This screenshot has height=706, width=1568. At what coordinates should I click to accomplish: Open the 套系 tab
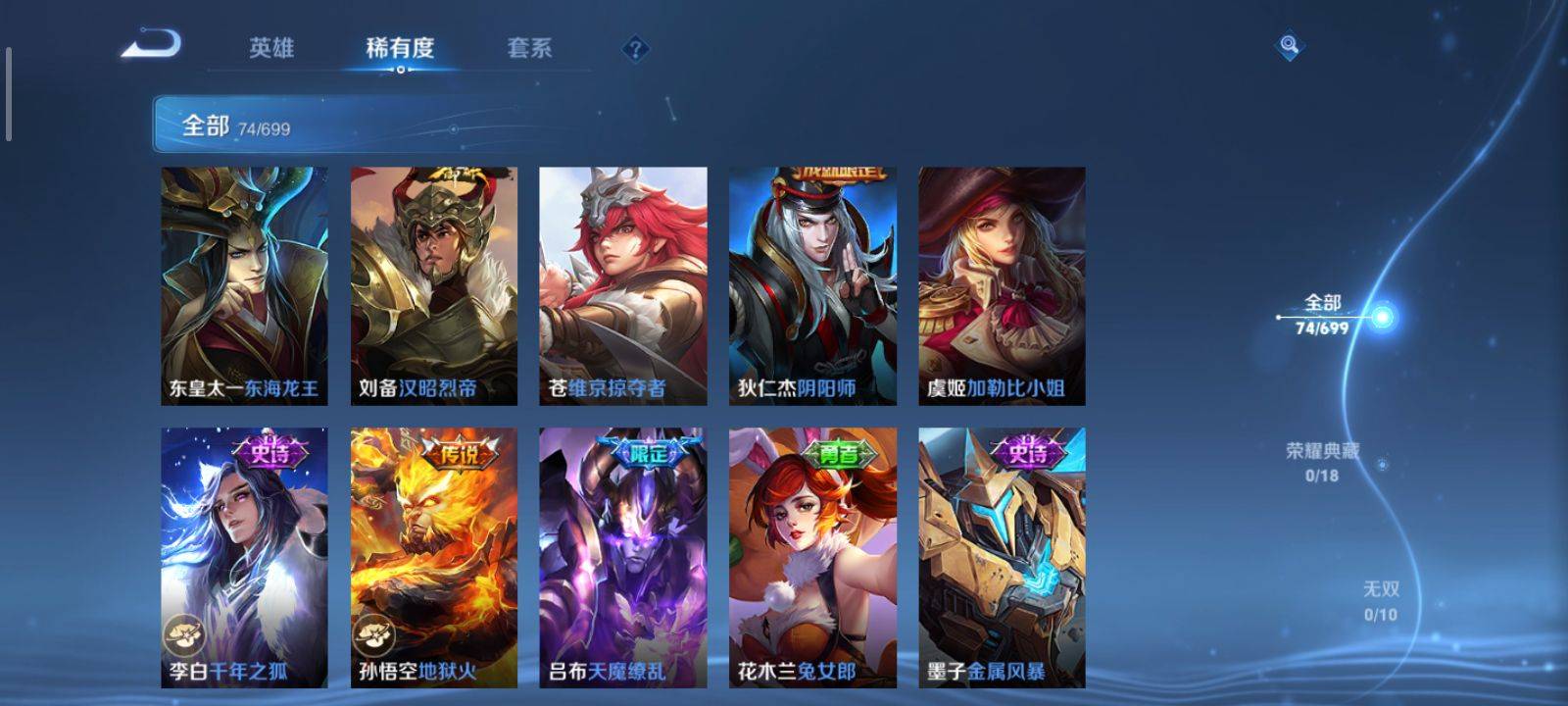tap(529, 48)
